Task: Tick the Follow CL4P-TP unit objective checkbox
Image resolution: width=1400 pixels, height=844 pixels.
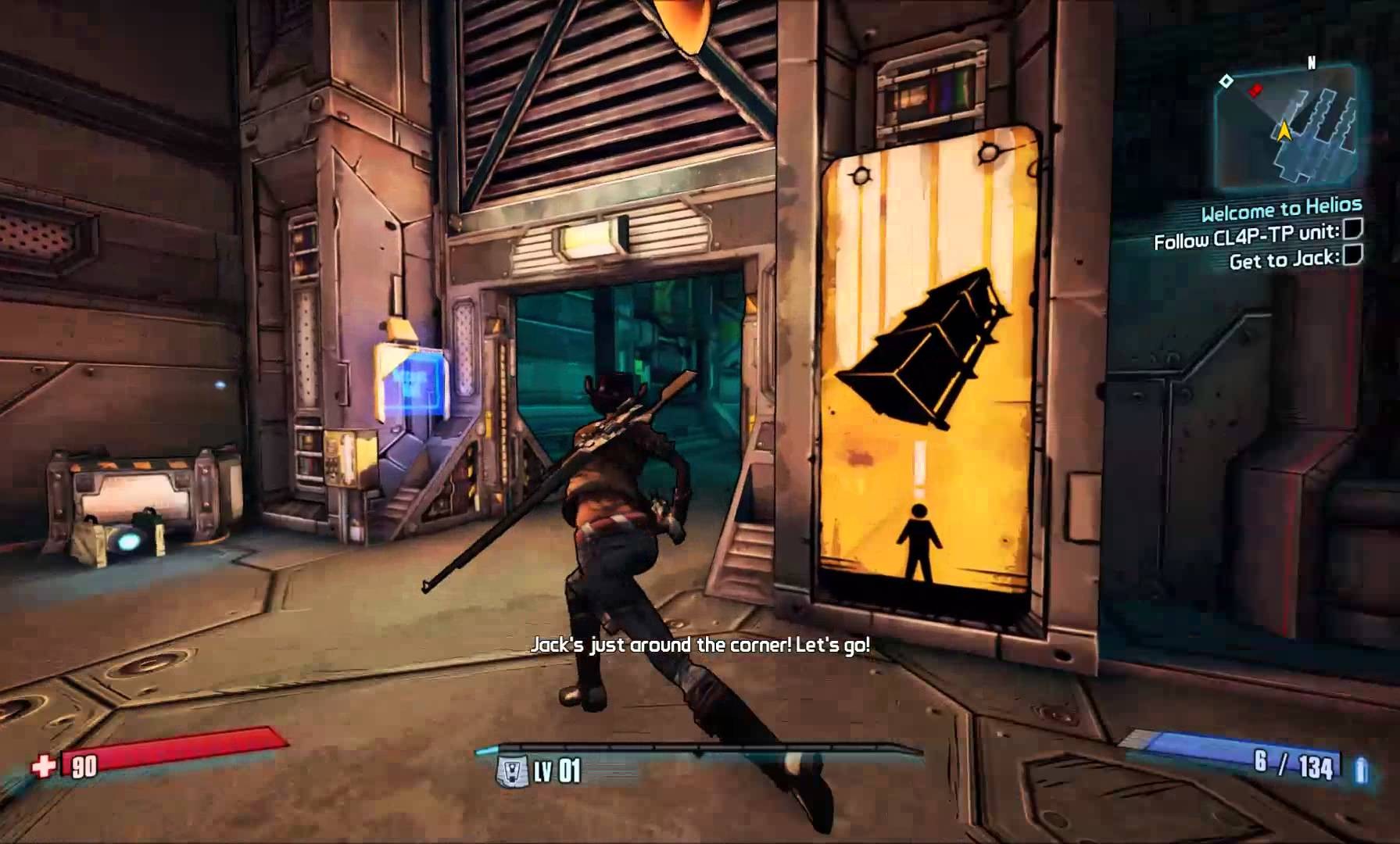Action: (x=1352, y=228)
